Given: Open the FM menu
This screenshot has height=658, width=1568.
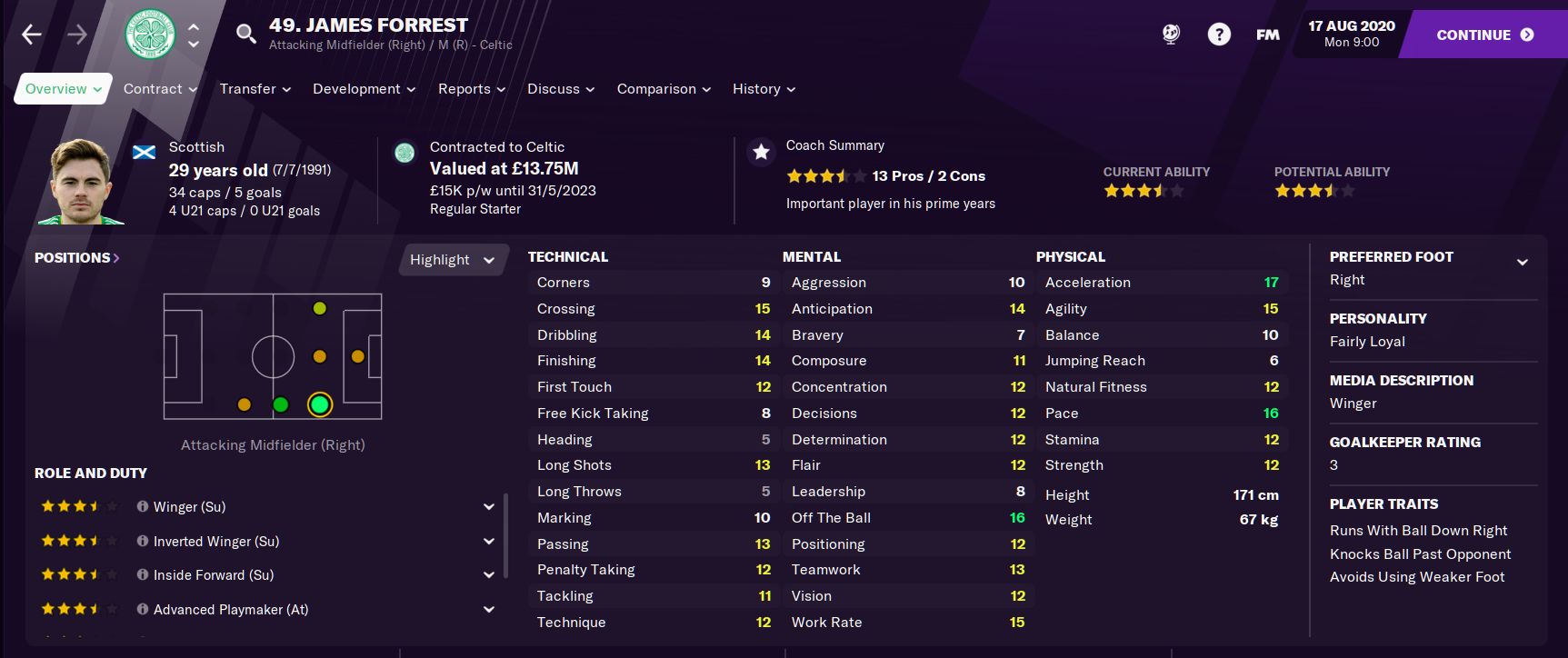Looking at the screenshot, I should click(x=1267, y=35).
